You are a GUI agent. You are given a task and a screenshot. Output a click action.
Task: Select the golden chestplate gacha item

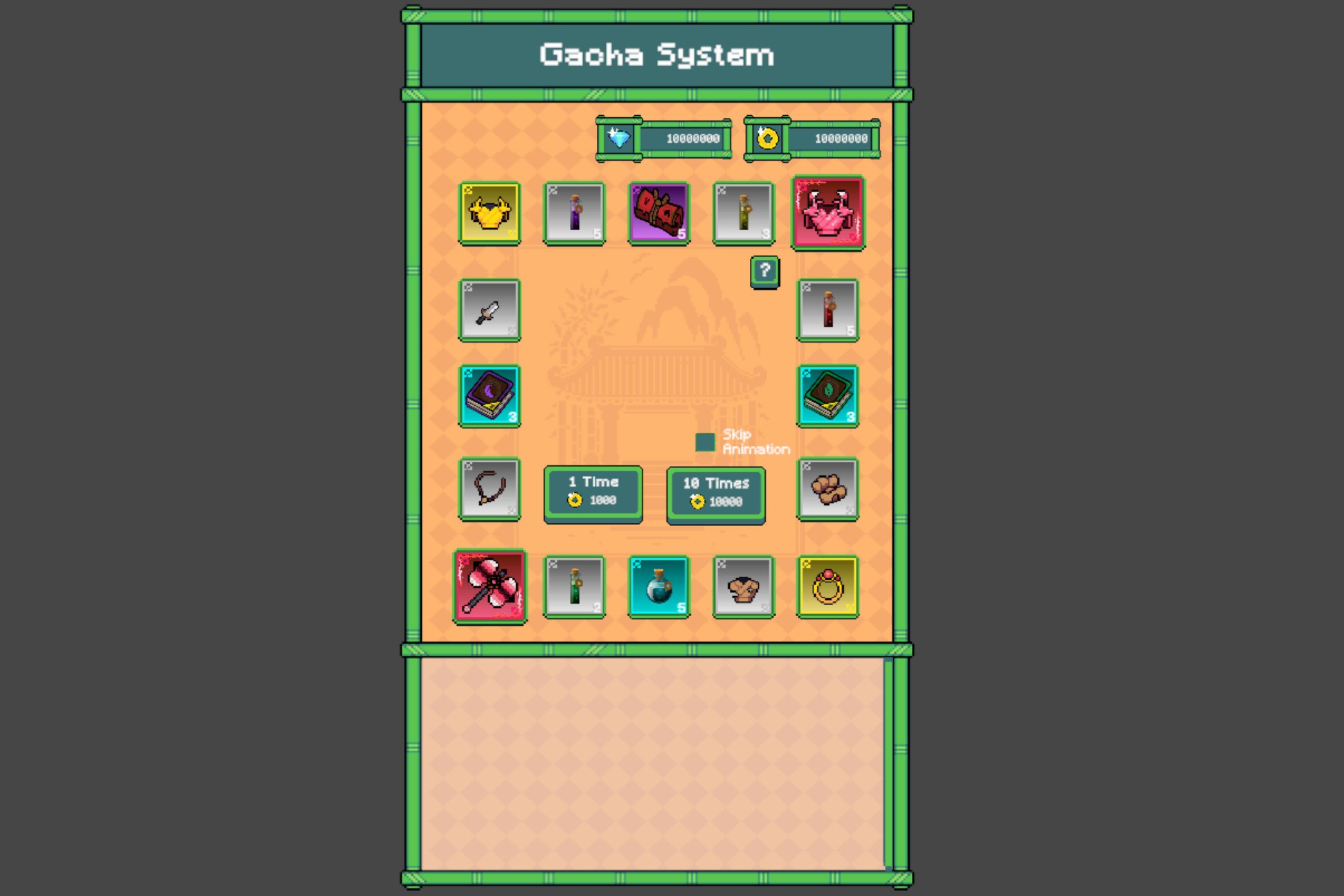tap(489, 212)
